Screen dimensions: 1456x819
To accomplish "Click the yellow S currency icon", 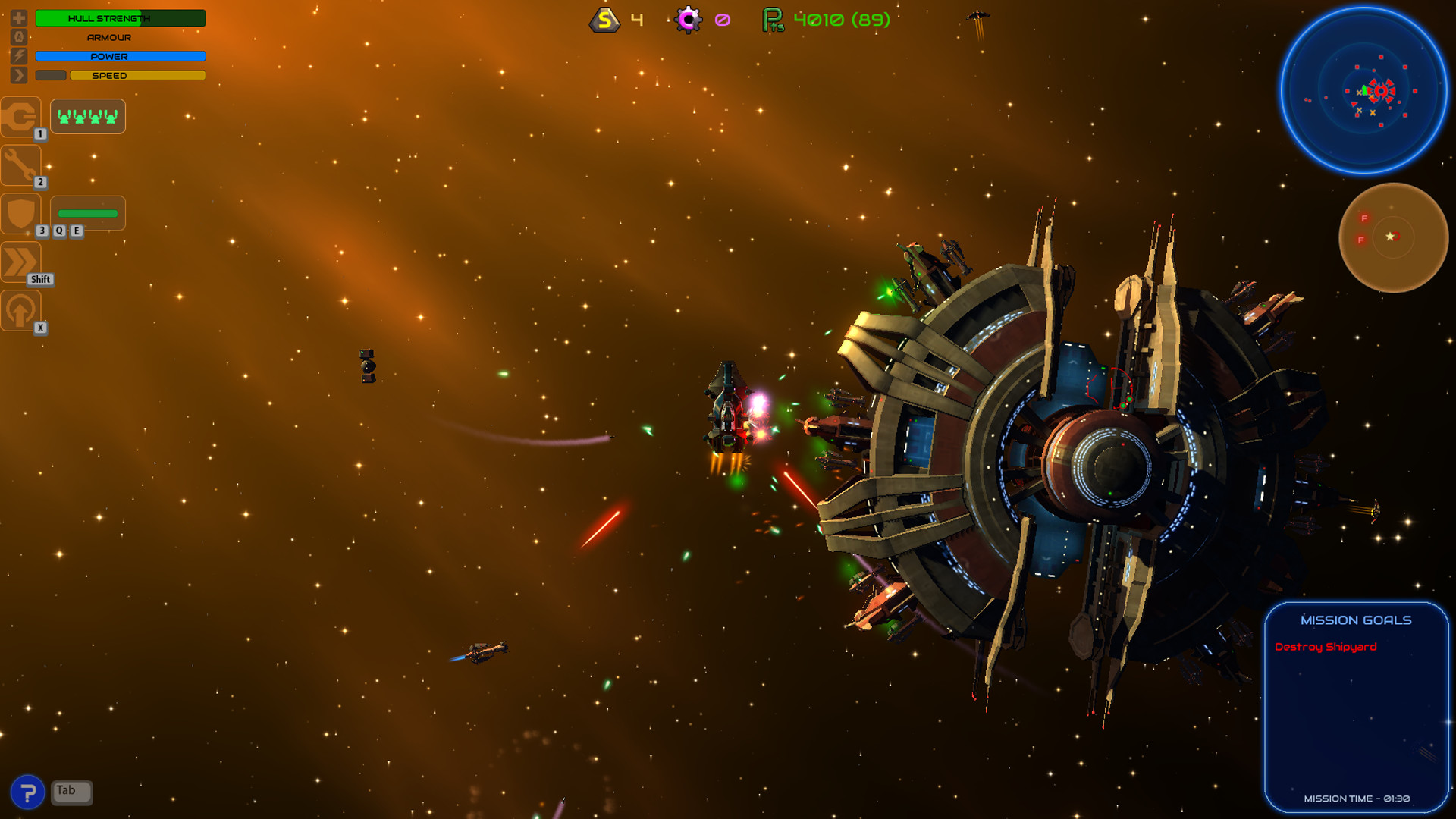I will coord(604,20).
